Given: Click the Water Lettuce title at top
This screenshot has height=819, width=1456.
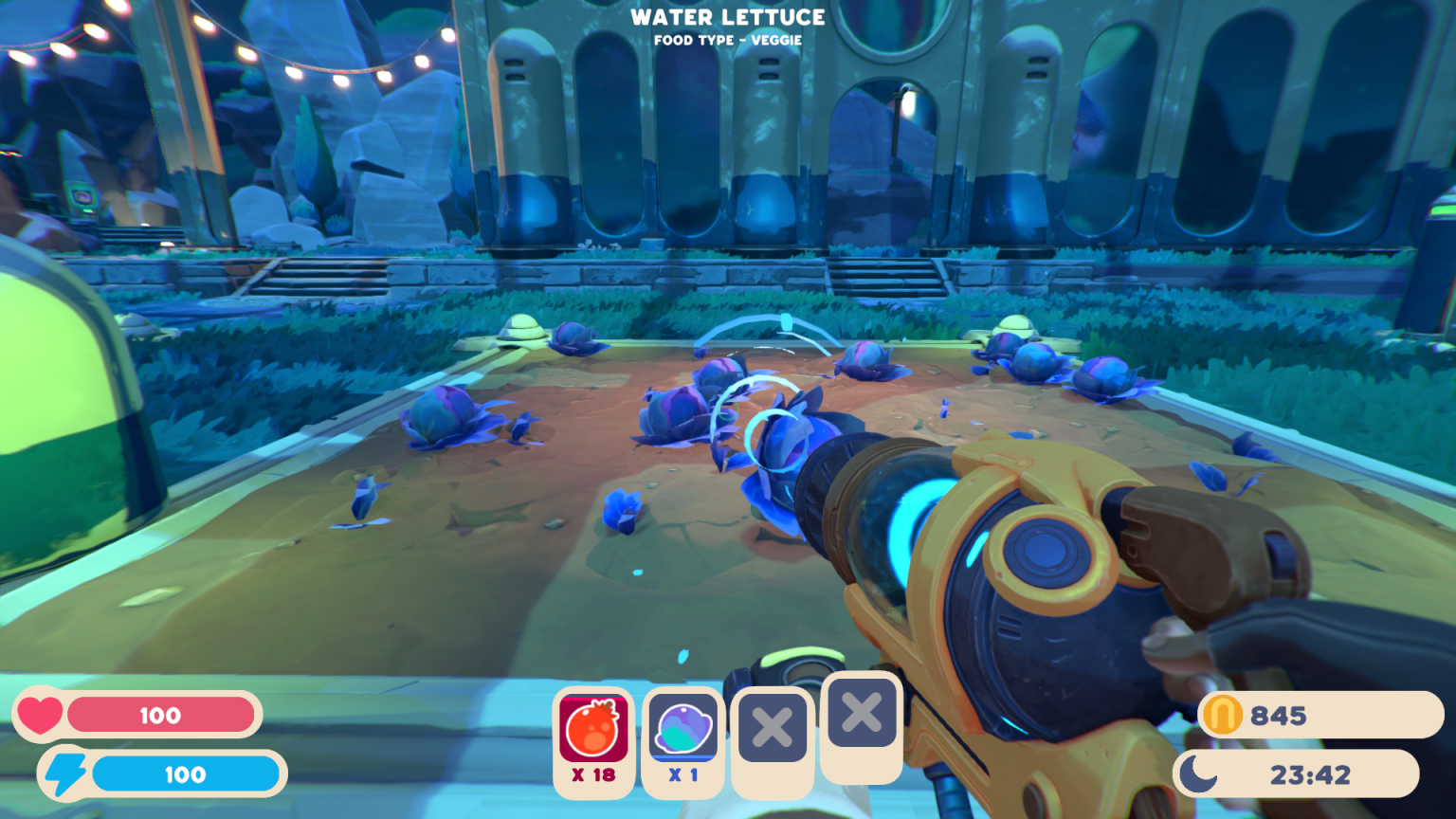Looking at the screenshot, I should point(728,17).
